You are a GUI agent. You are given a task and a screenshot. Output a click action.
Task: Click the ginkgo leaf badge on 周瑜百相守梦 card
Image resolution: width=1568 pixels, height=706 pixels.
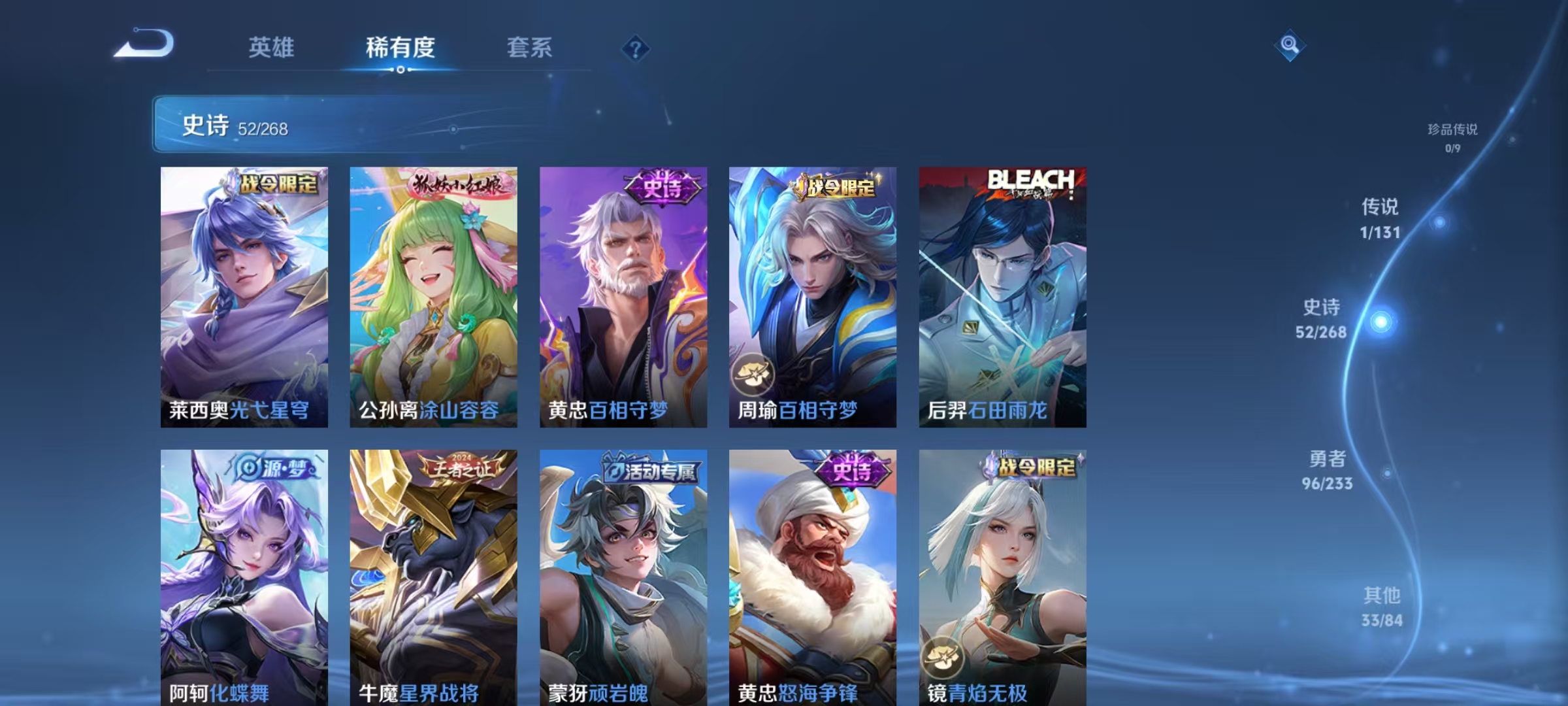[753, 375]
